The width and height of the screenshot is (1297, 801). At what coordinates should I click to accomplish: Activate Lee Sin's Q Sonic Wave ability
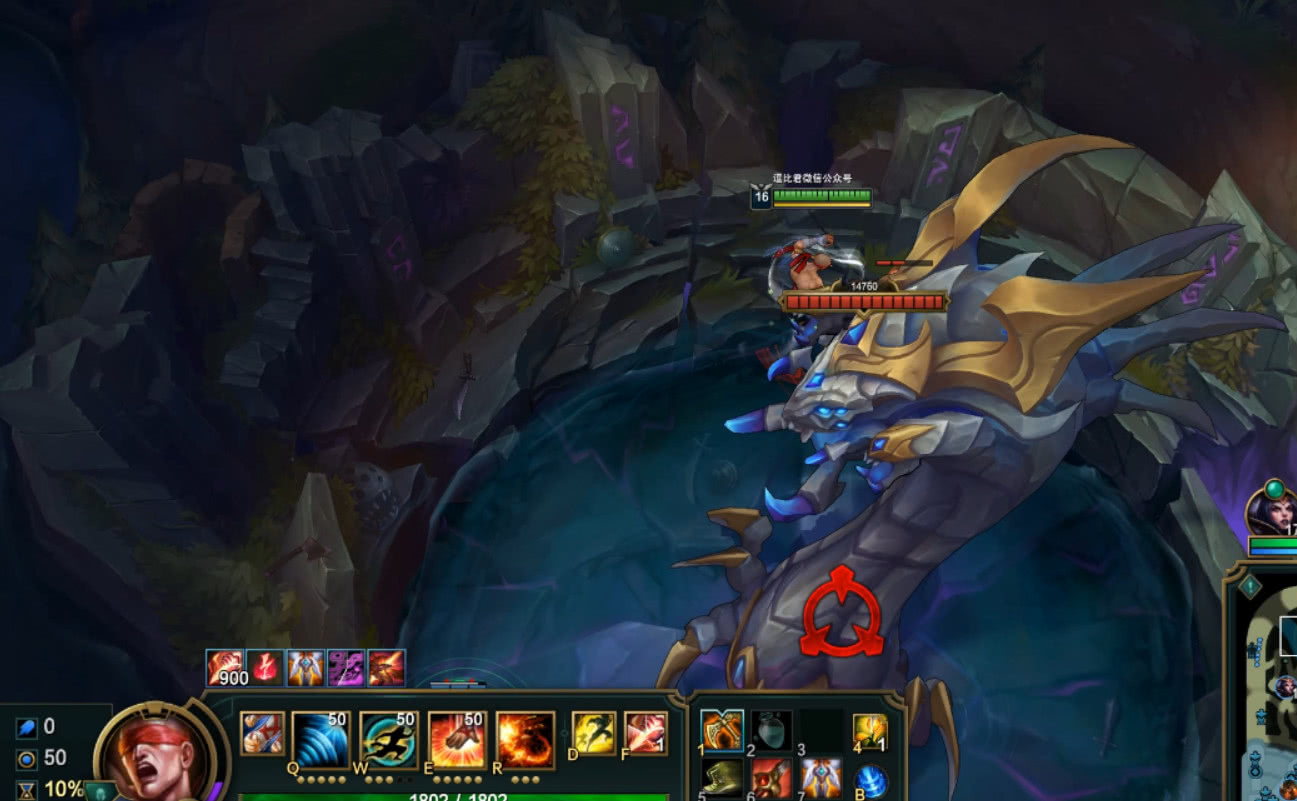(319, 740)
